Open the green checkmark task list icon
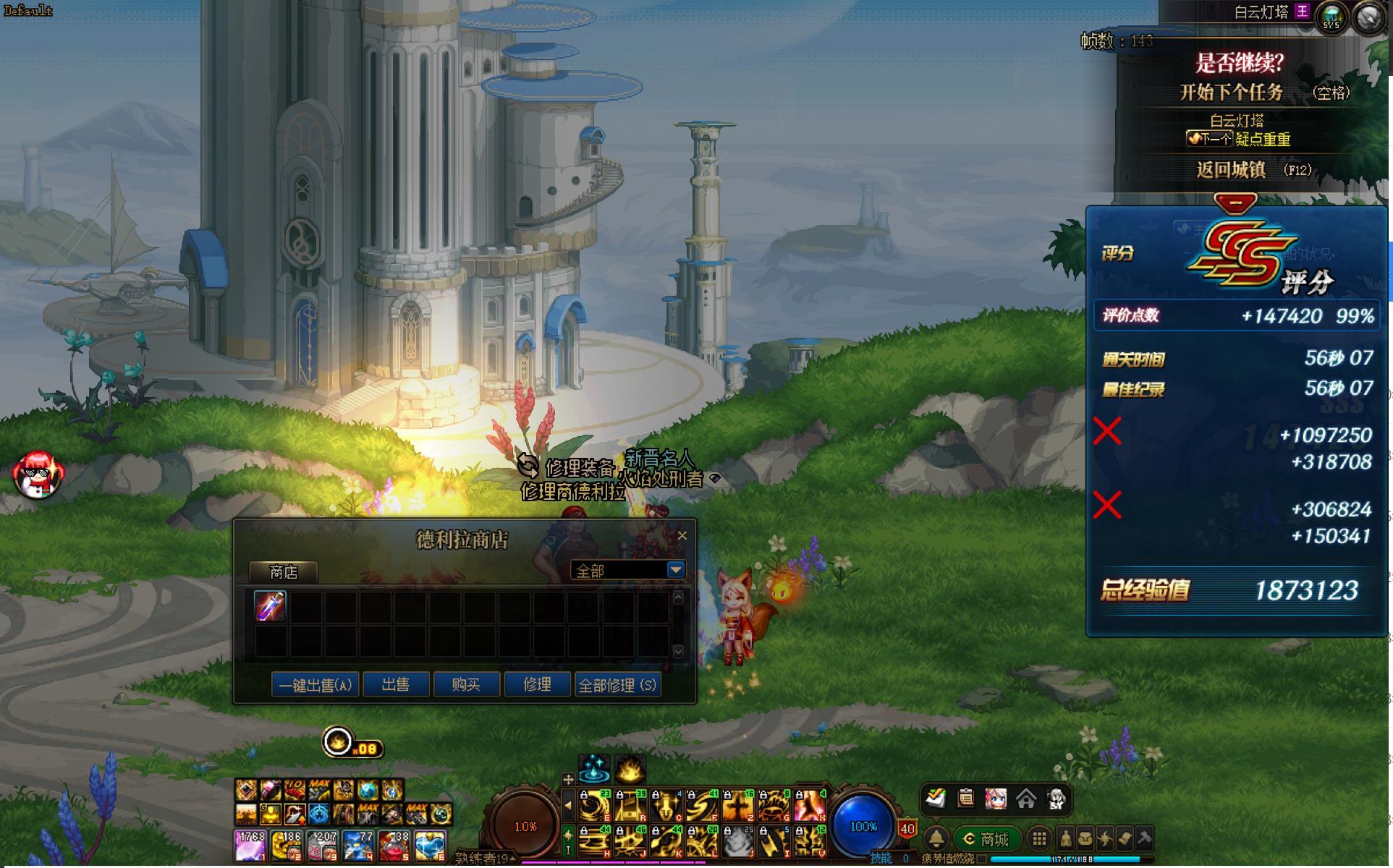This screenshot has width=1393, height=868. (x=936, y=799)
